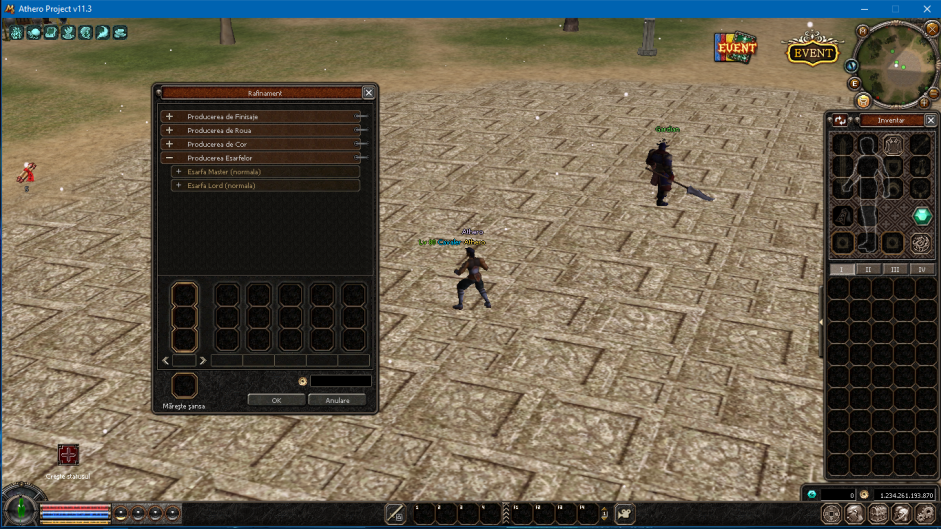Expand the Producerea de Cor category
The height and width of the screenshot is (529, 941).
pos(170,144)
